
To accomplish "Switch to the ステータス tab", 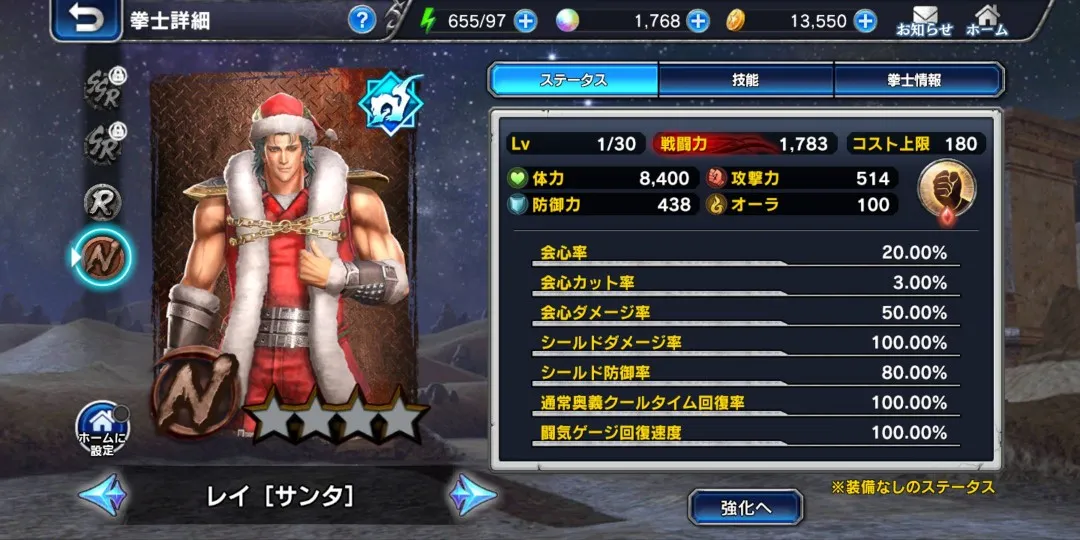I will (x=573, y=80).
